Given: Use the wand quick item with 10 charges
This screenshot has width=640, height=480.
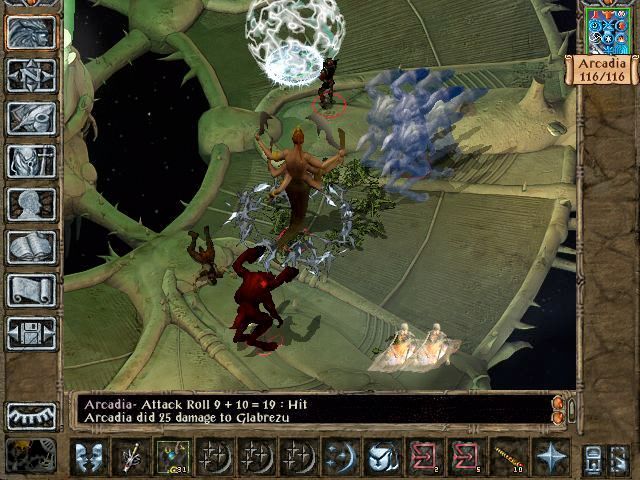Looking at the screenshot, I should [x=509, y=457].
